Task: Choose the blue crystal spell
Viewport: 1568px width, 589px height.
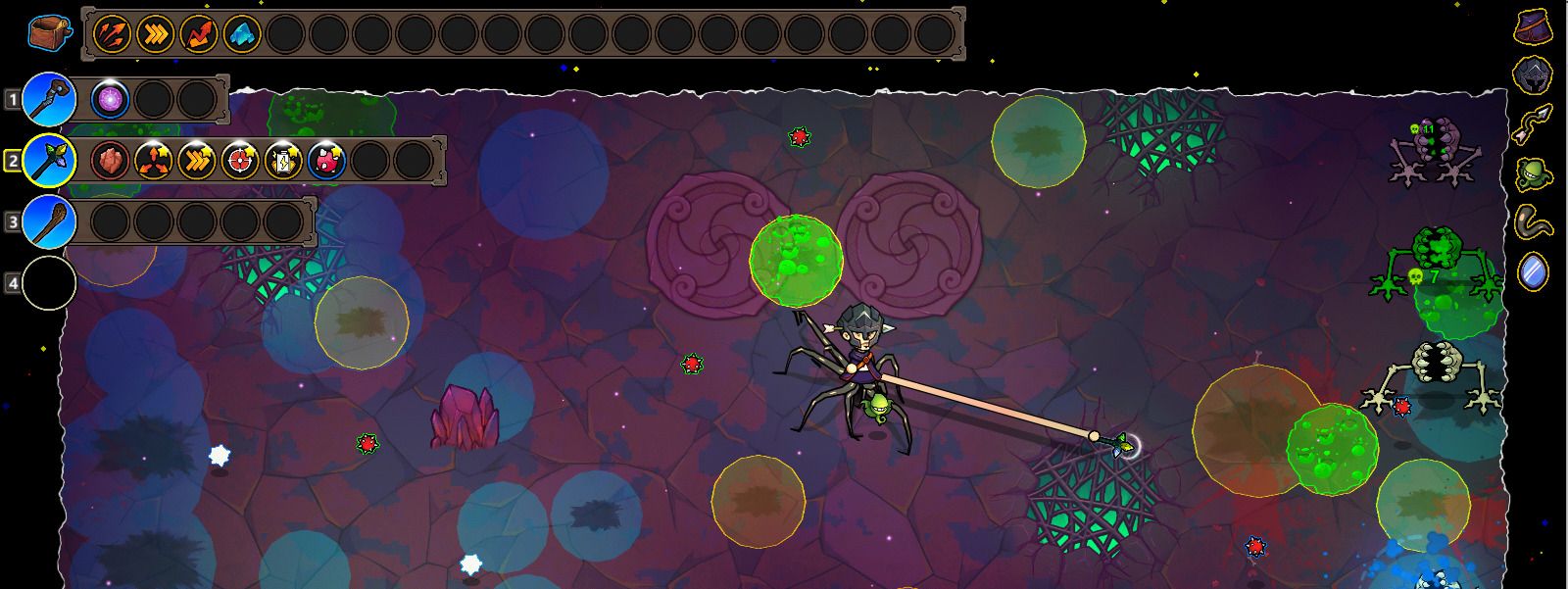Action: pyautogui.click(x=241, y=35)
